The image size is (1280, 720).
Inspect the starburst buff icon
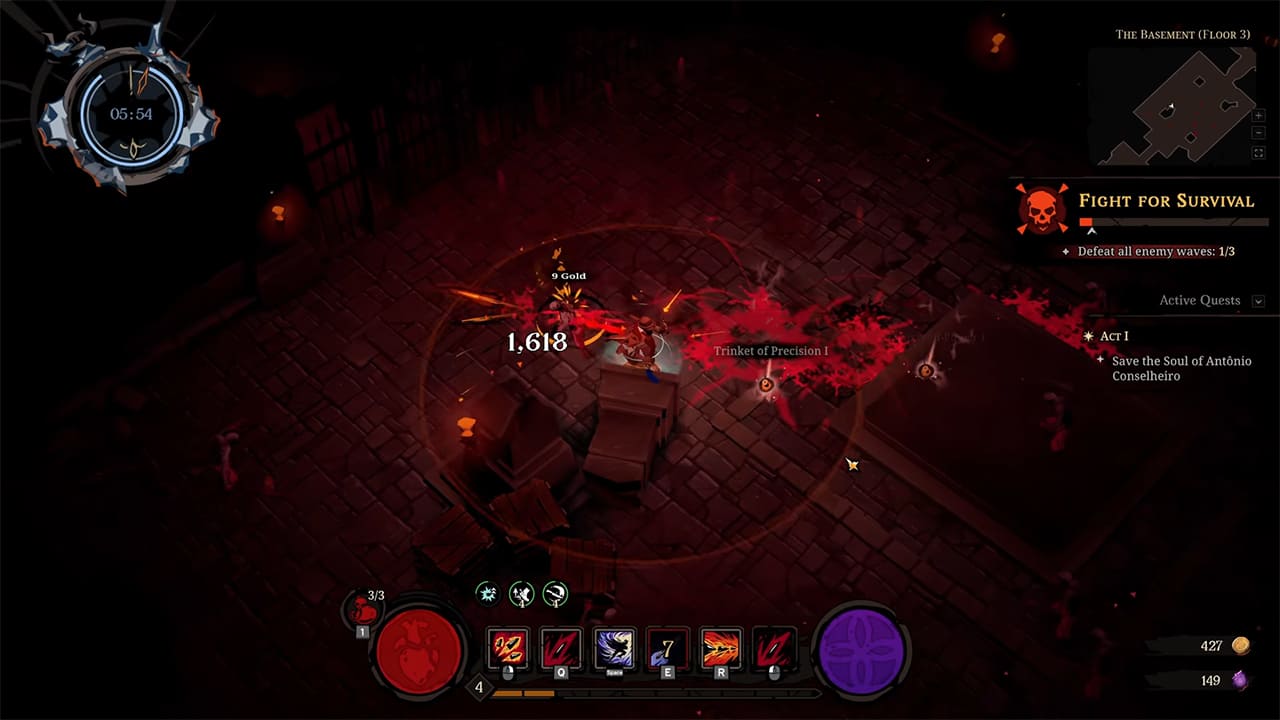(x=486, y=594)
